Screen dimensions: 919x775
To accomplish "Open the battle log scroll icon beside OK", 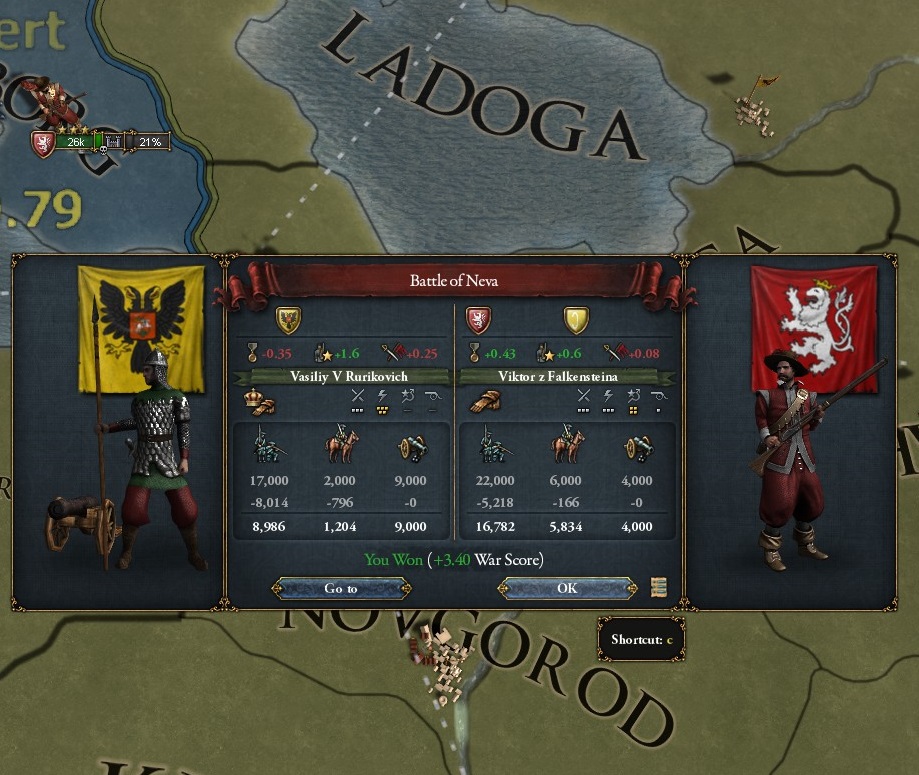I will click(x=658, y=588).
